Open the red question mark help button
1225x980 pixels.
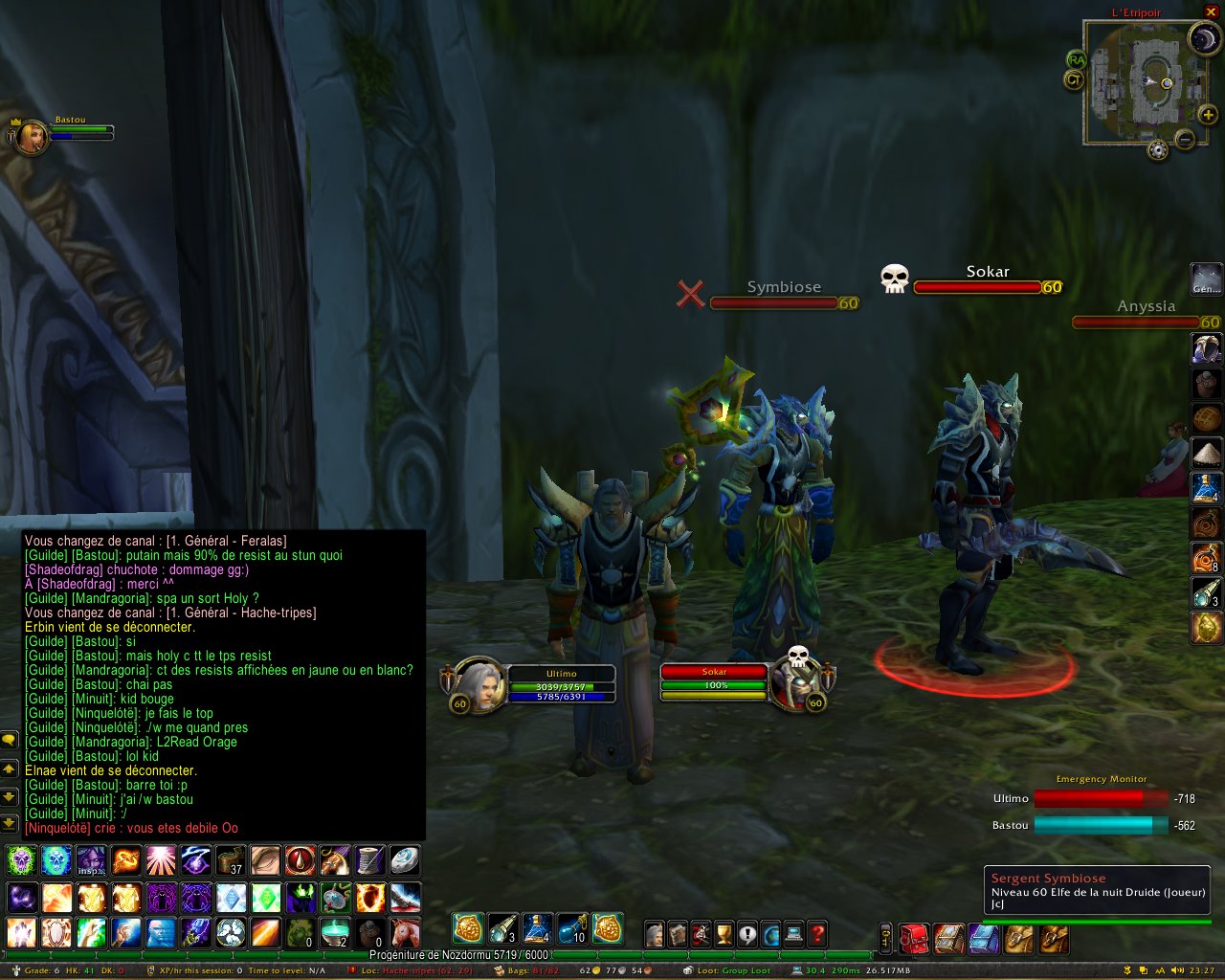pos(817,934)
